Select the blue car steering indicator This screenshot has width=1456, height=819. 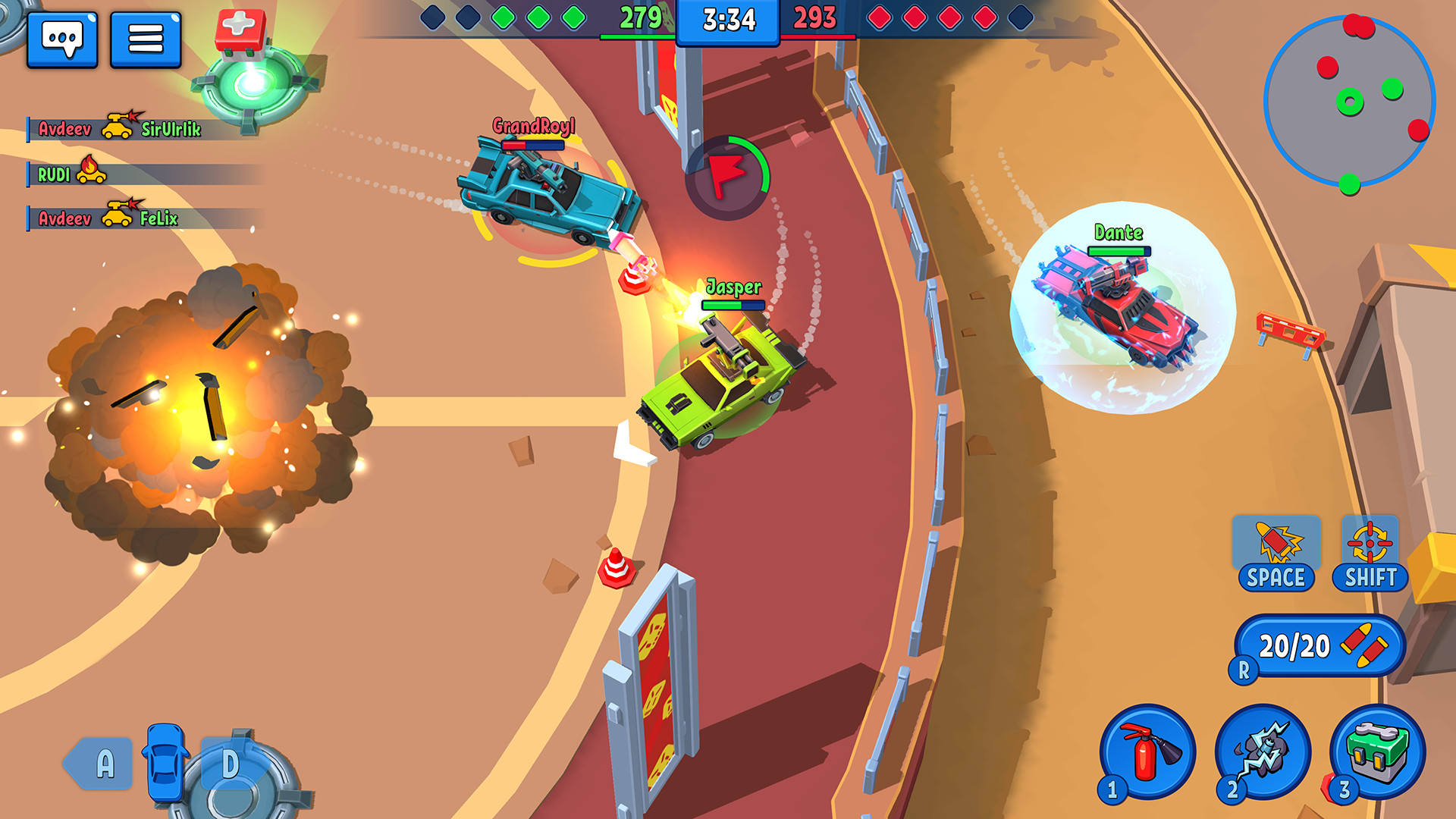[x=166, y=760]
